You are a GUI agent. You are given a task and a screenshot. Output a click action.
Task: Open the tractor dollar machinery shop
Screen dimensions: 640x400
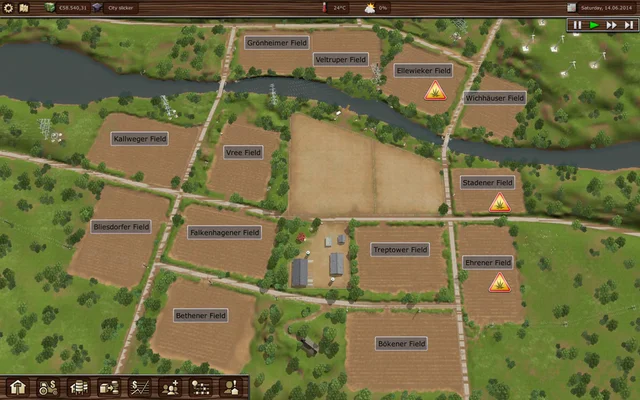click(47, 387)
